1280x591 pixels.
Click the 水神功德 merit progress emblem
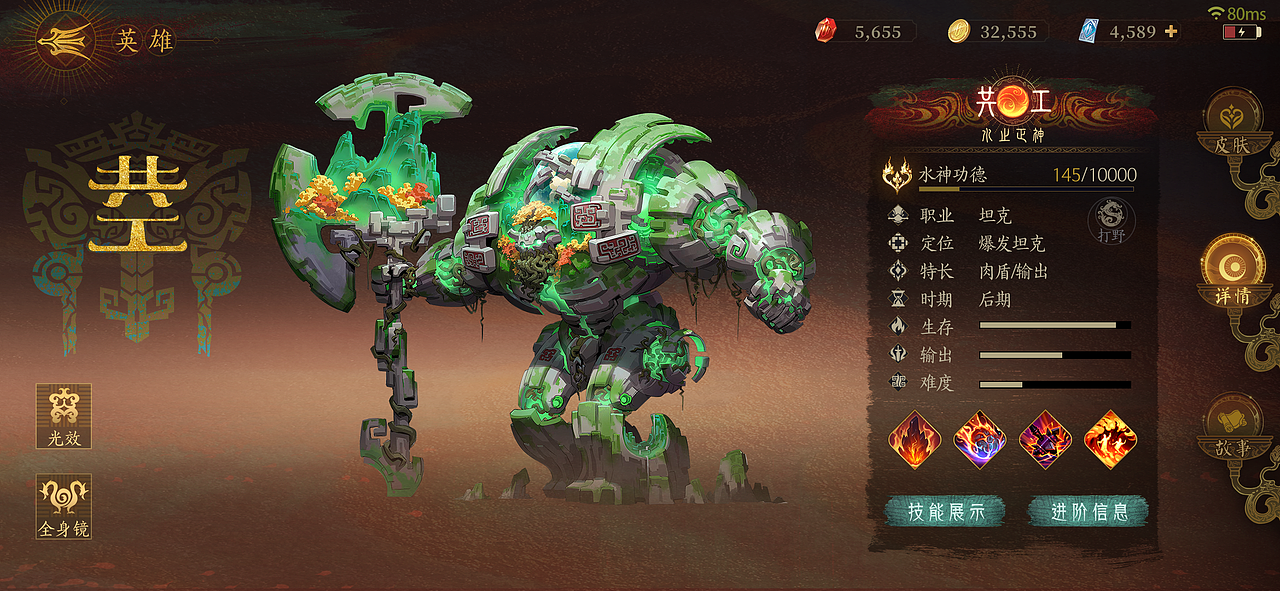(x=897, y=176)
